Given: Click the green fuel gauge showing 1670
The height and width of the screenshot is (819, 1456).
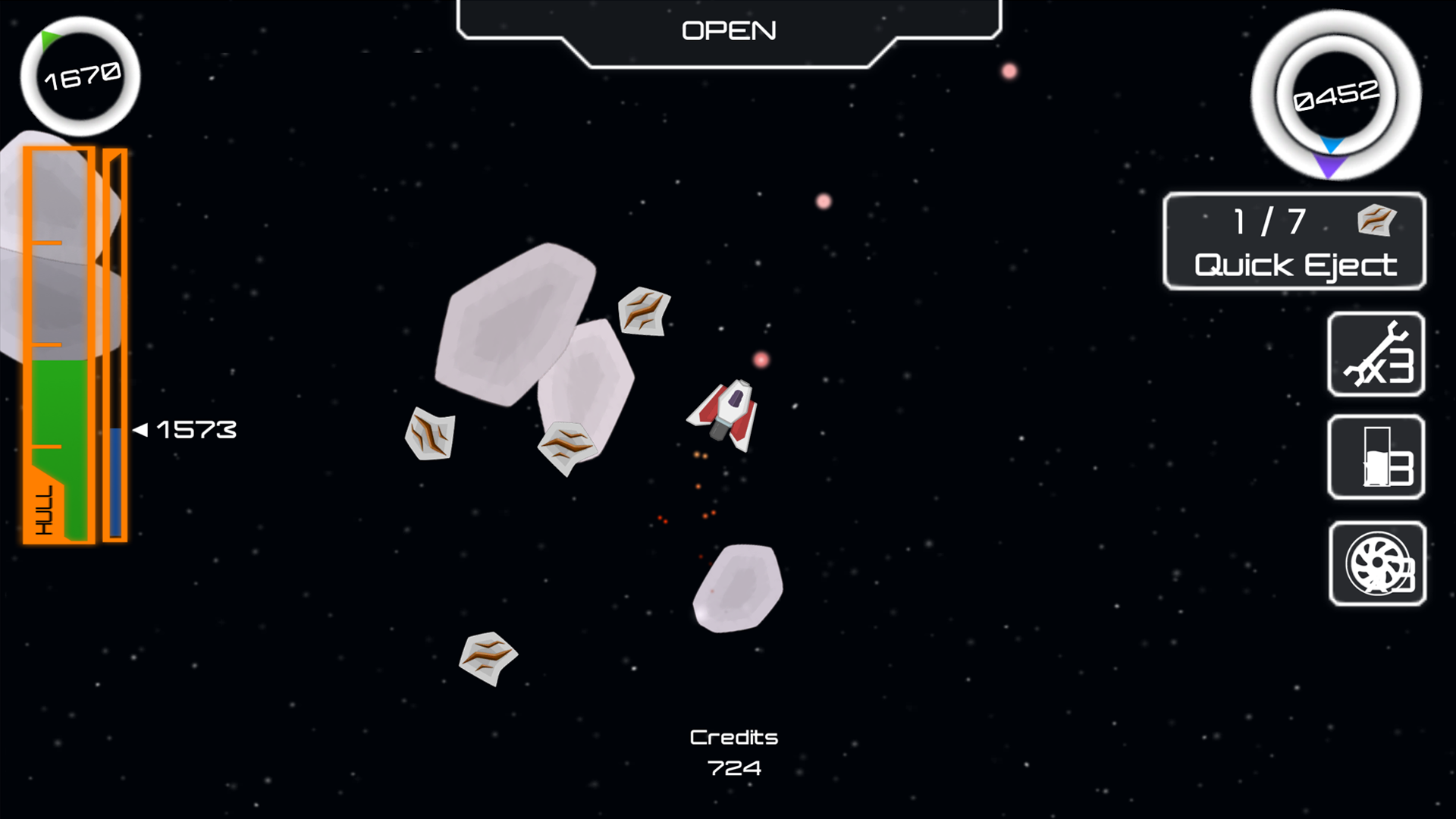Looking at the screenshot, I should coord(81,76).
